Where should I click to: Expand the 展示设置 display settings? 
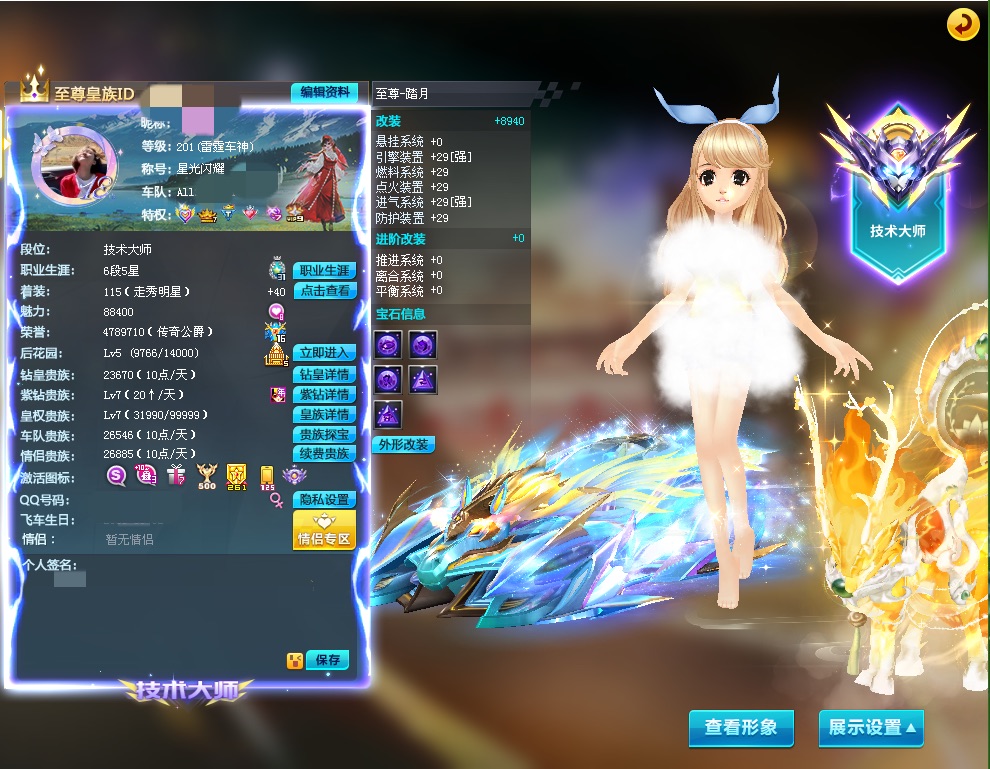point(870,728)
